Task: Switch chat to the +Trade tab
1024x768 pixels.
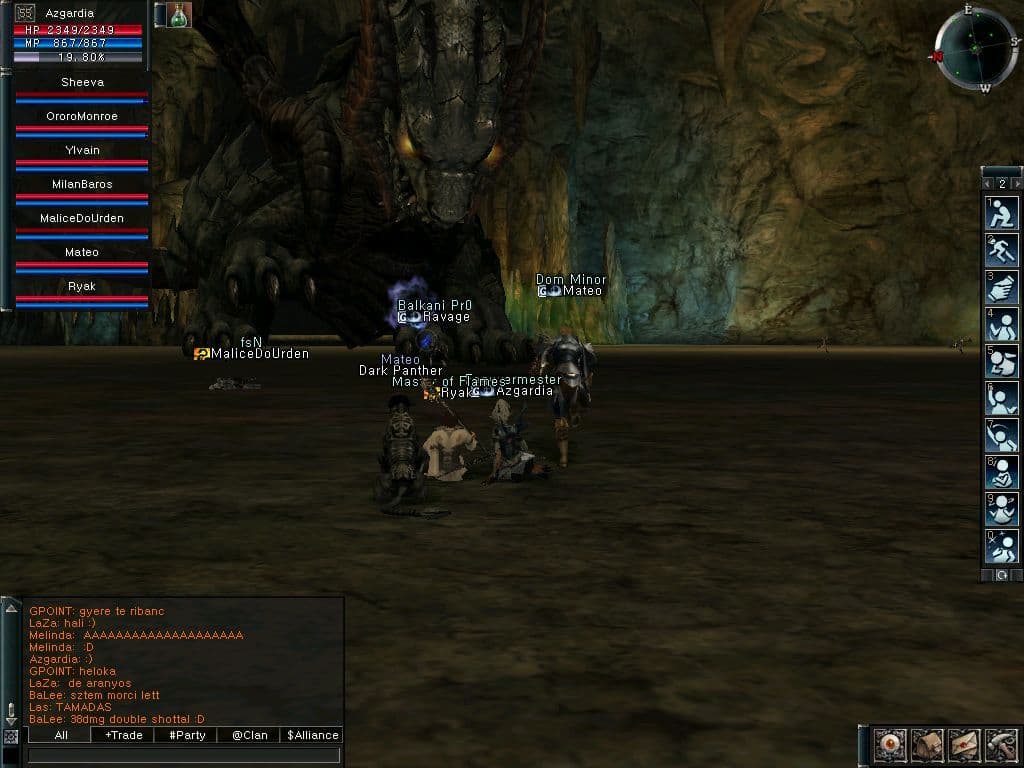Action: 122,735
